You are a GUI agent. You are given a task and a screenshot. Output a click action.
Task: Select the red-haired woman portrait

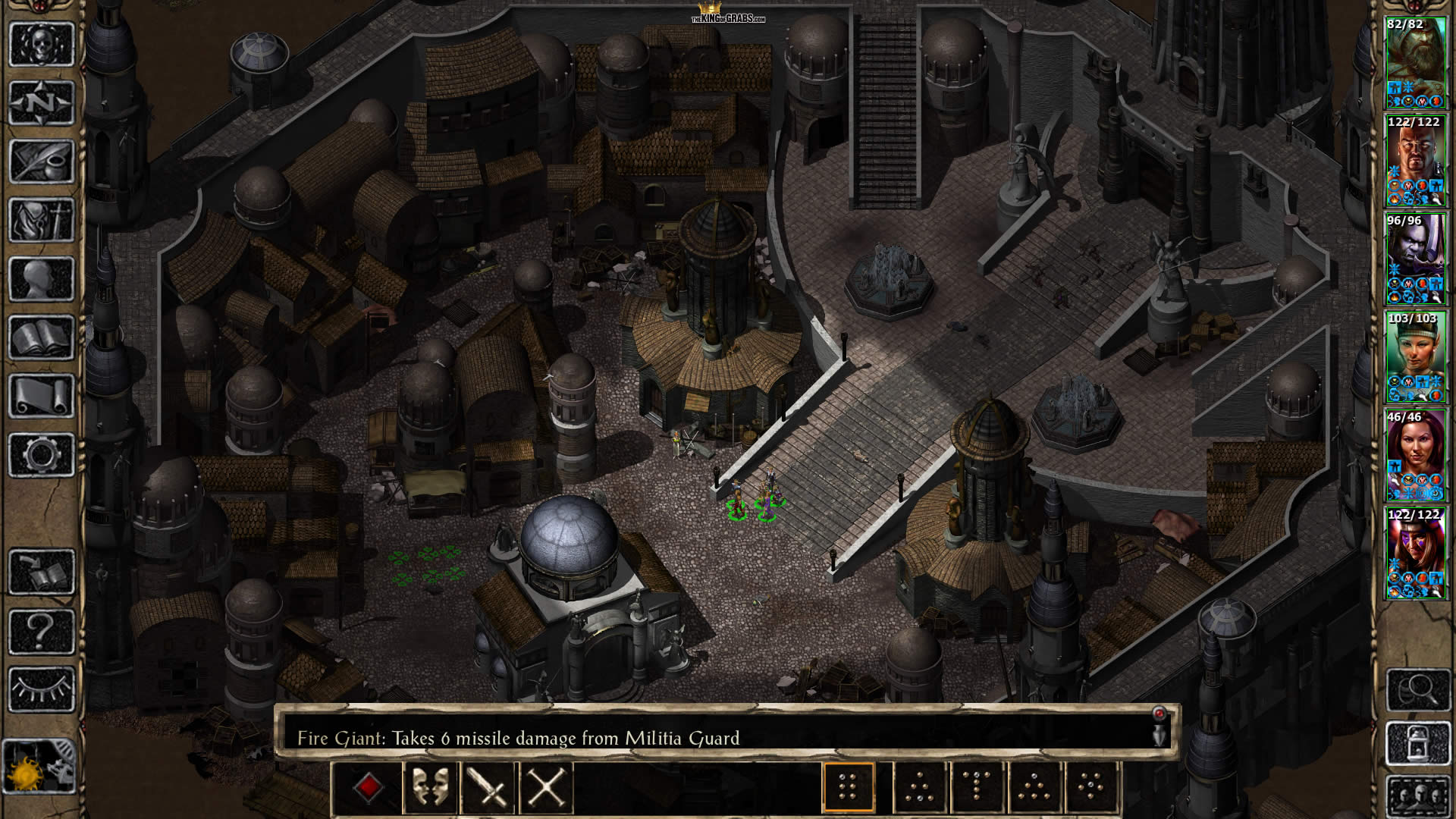click(1415, 456)
